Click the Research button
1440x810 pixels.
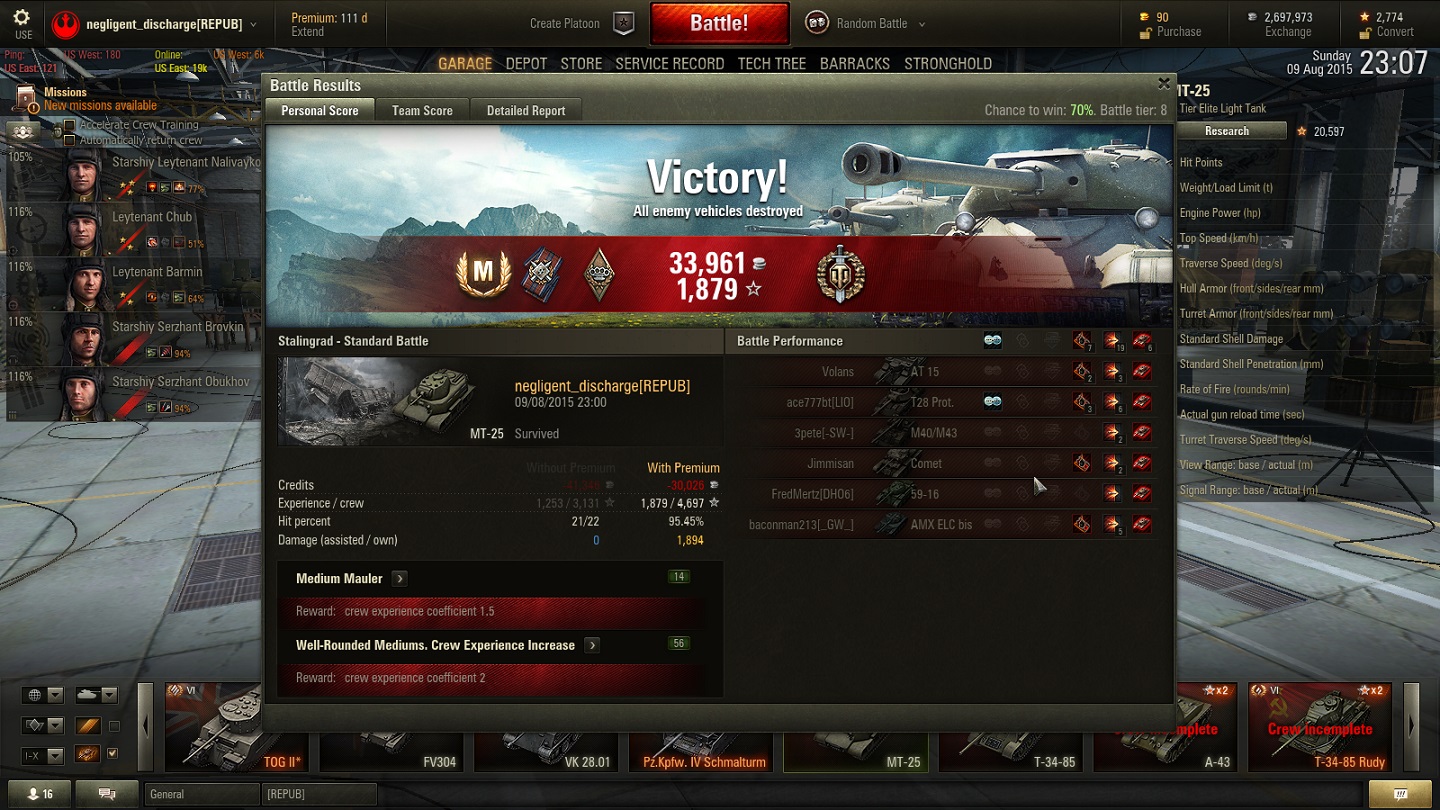coord(1227,131)
